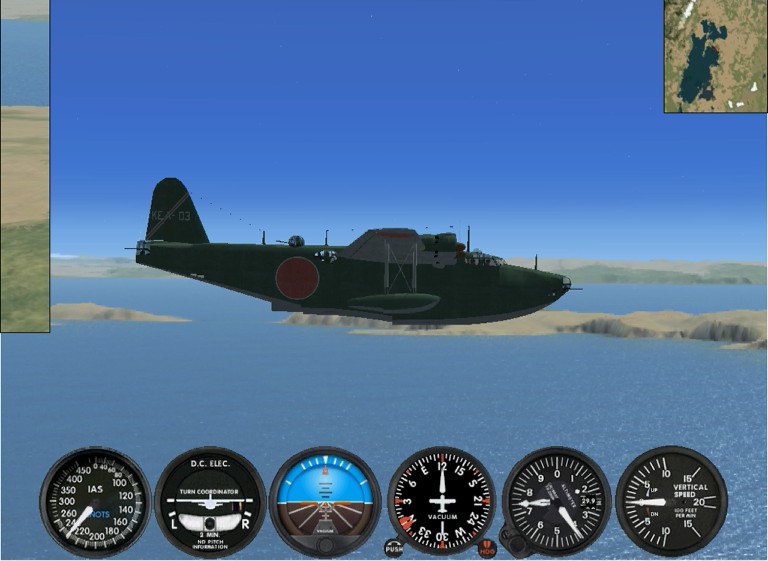Viewport: 768px width, 561px height.
Task: Adjust the red HDG heading bug knob
Action: (487, 548)
